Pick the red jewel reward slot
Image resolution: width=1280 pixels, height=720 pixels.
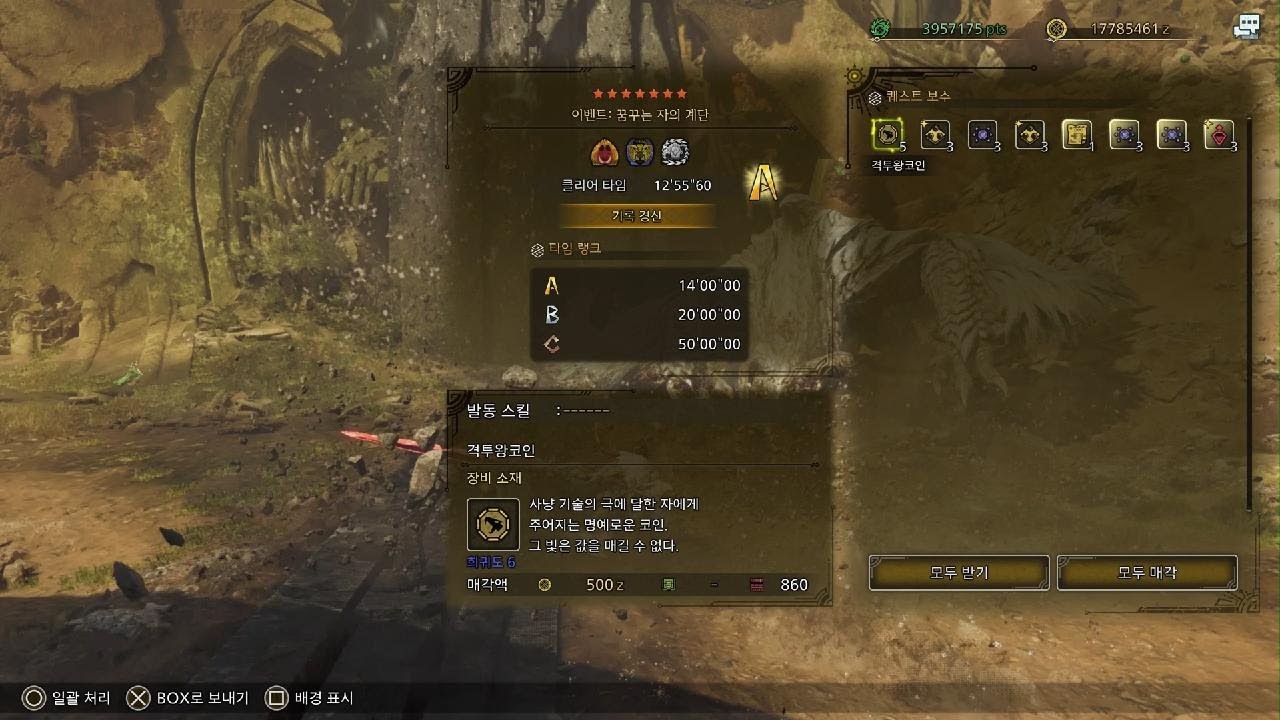1218,134
